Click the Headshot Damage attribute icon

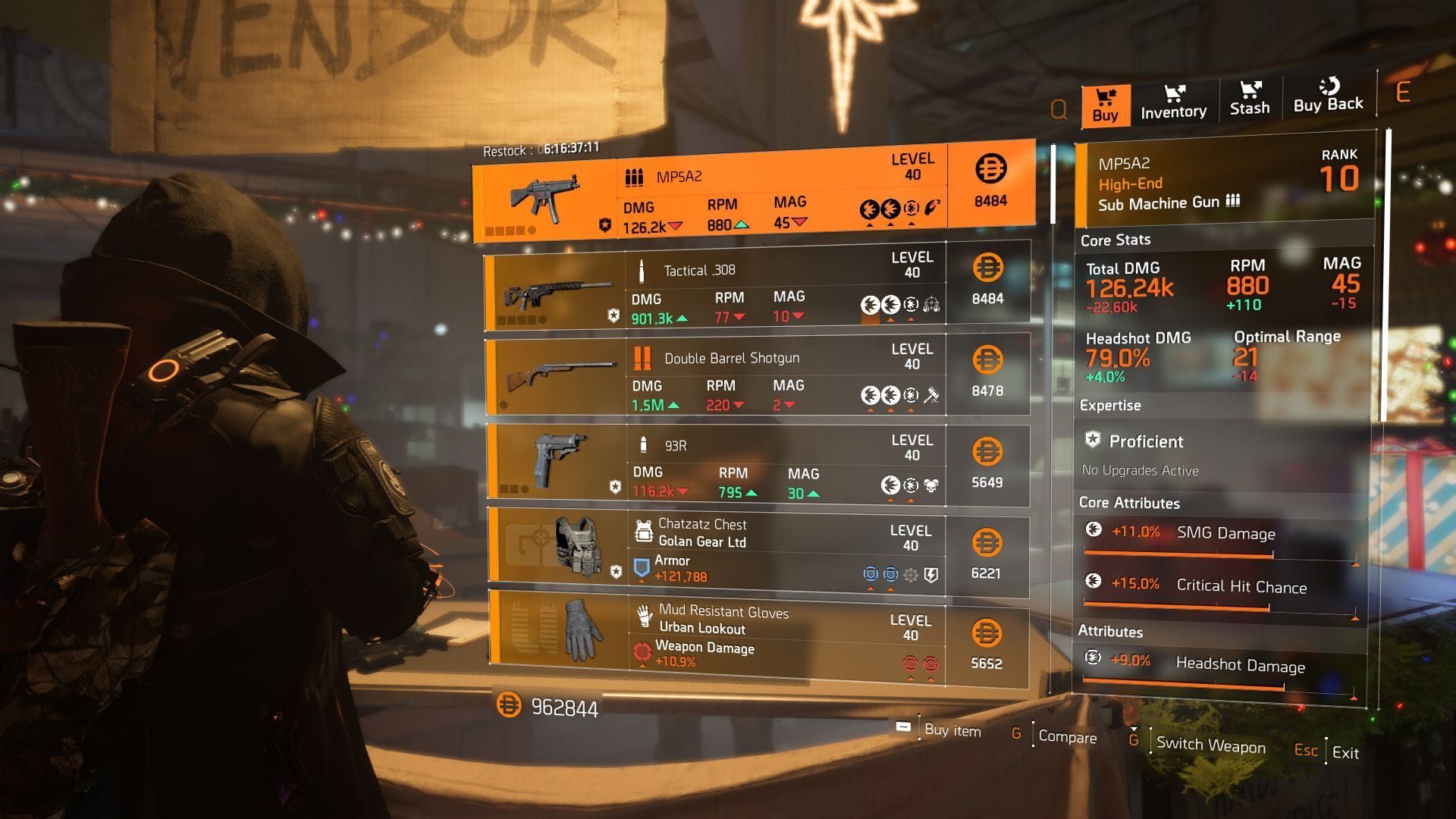pyautogui.click(x=1094, y=658)
